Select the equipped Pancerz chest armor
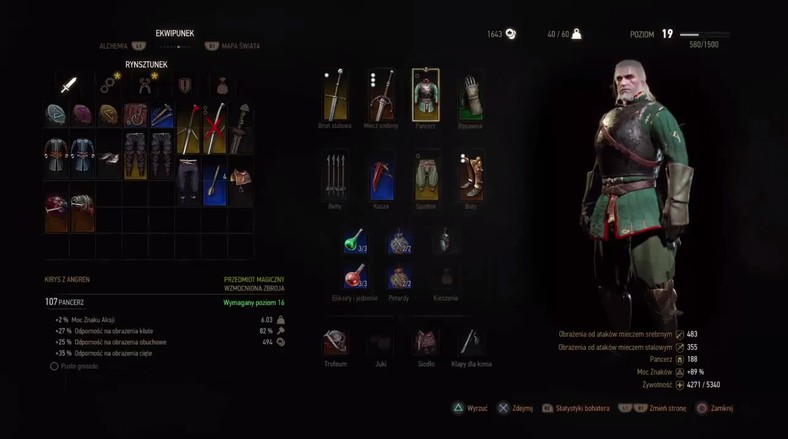 (x=426, y=96)
